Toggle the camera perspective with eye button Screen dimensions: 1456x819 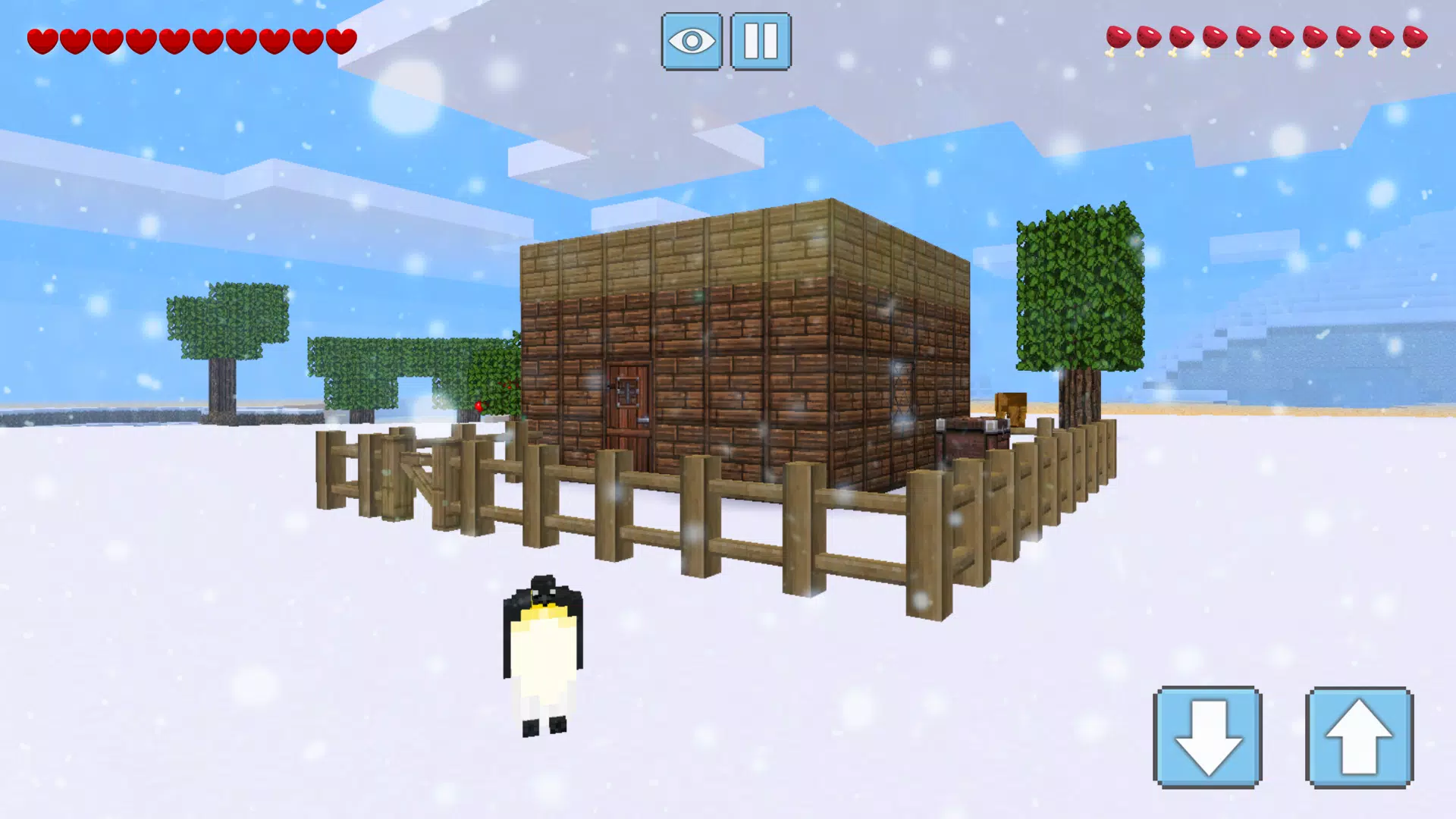pos(690,42)
